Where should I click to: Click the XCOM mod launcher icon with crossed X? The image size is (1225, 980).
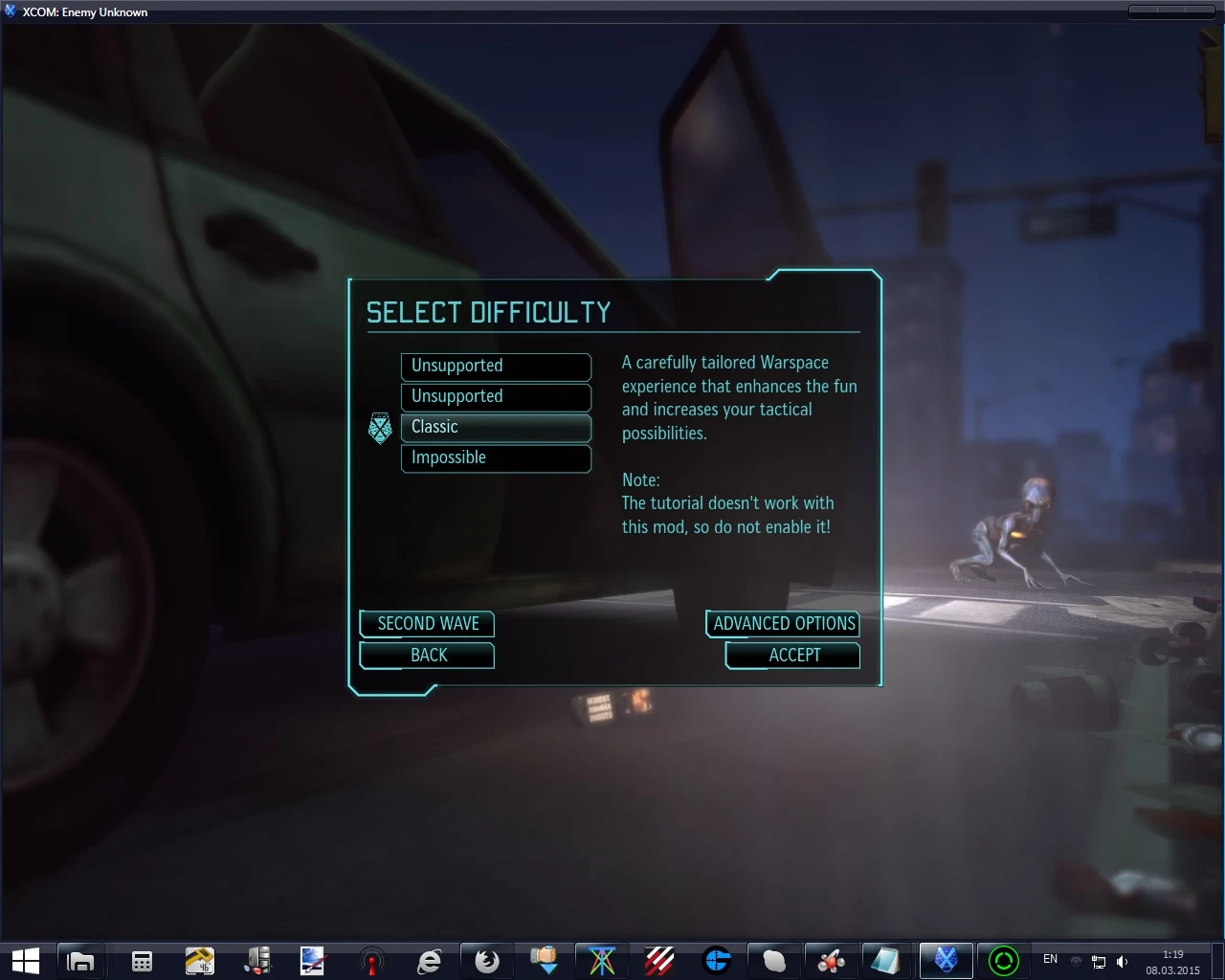tap(601, 960)
